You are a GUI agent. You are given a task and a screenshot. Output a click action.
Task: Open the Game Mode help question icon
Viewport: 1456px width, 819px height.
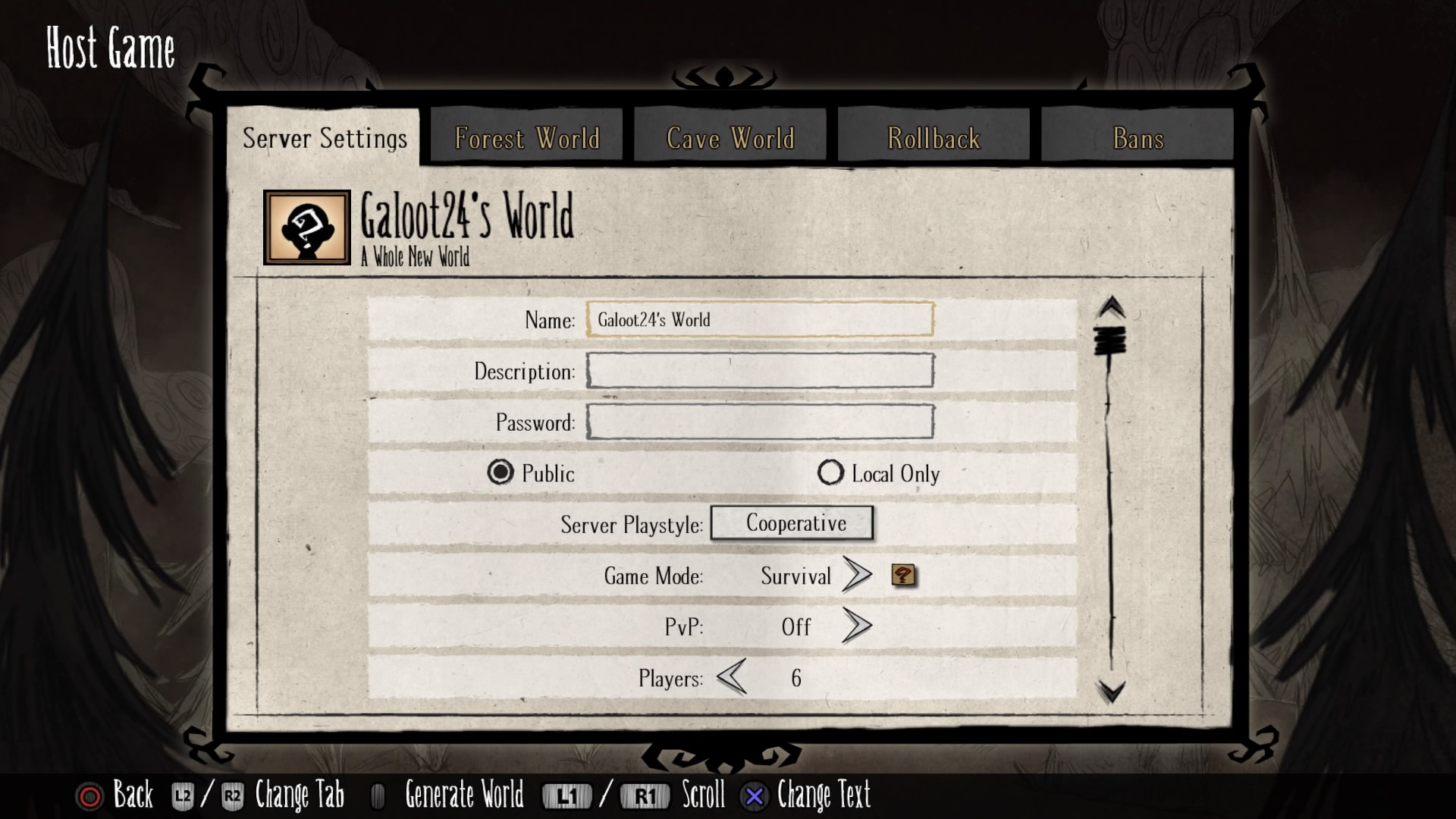coord(902,576)
